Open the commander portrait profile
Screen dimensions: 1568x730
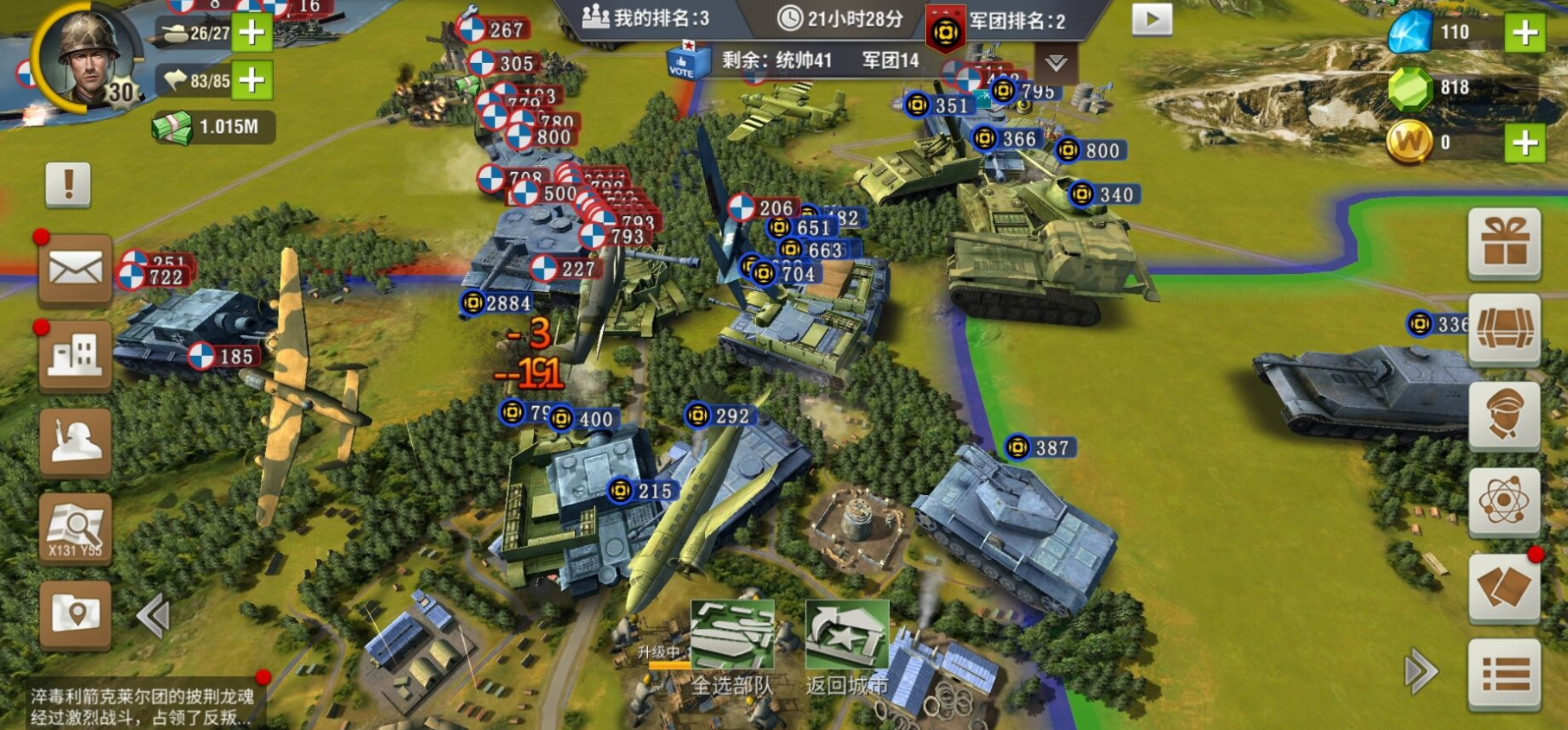87,57
